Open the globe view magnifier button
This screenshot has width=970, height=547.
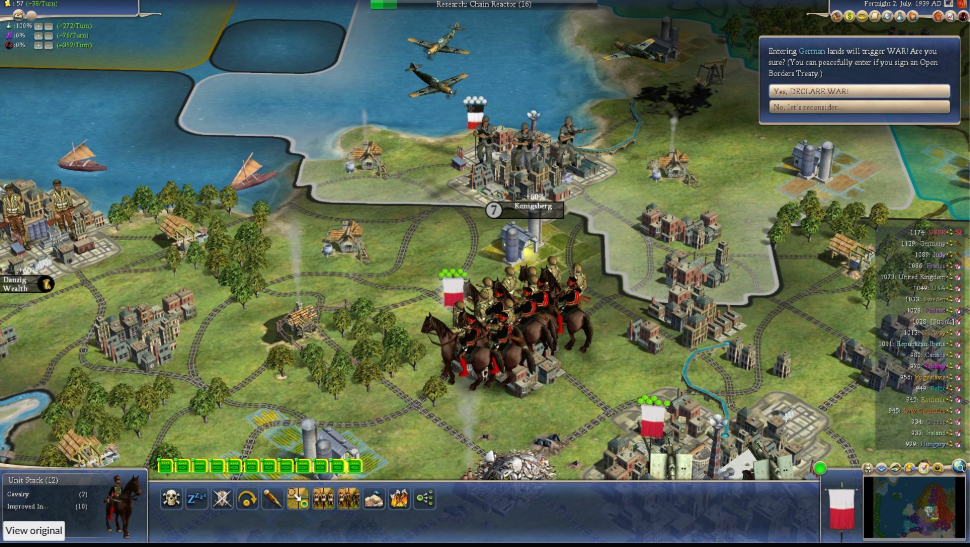pos(959,466)
